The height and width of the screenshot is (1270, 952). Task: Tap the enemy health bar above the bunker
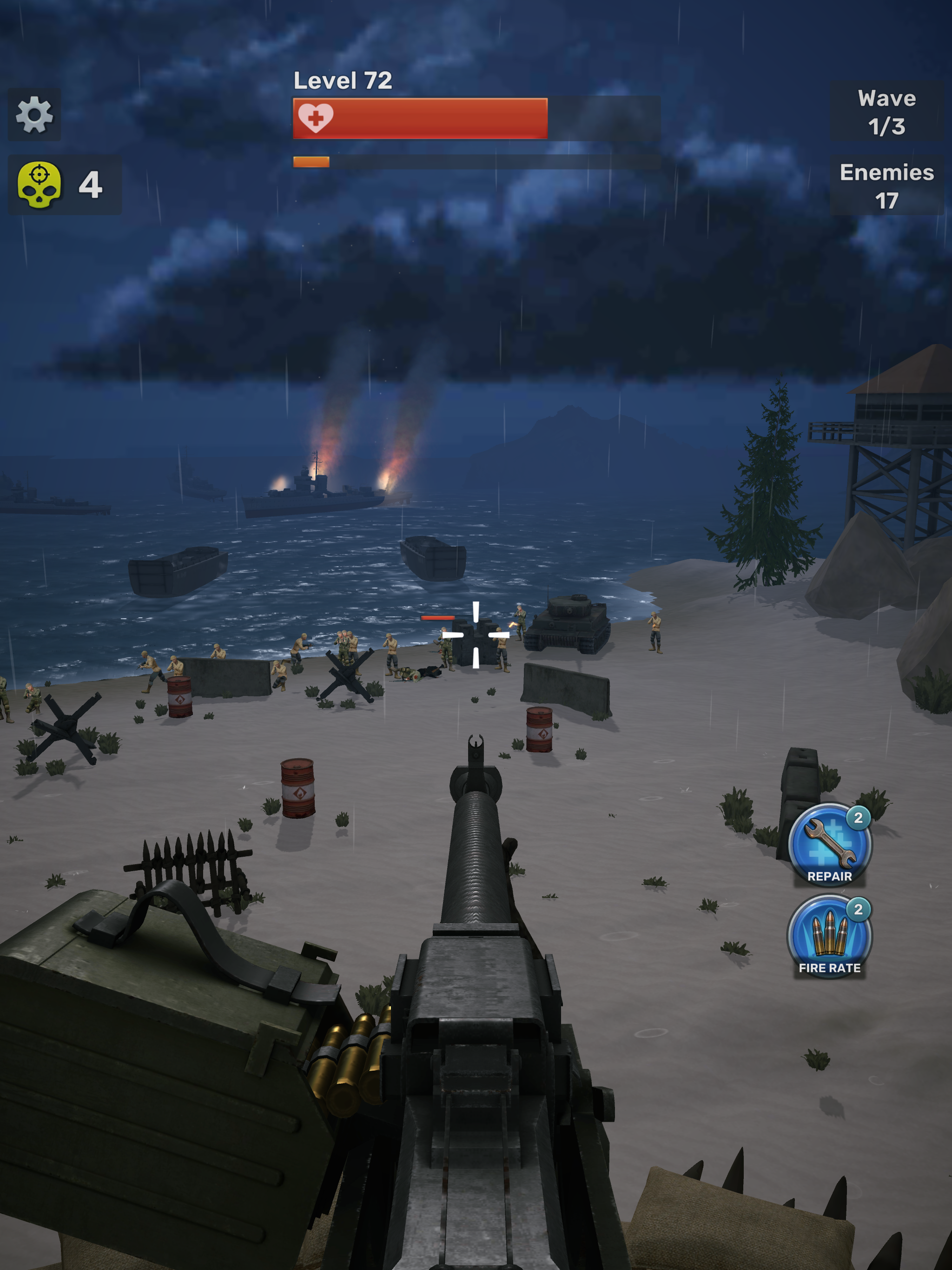[x=437, y=617]
